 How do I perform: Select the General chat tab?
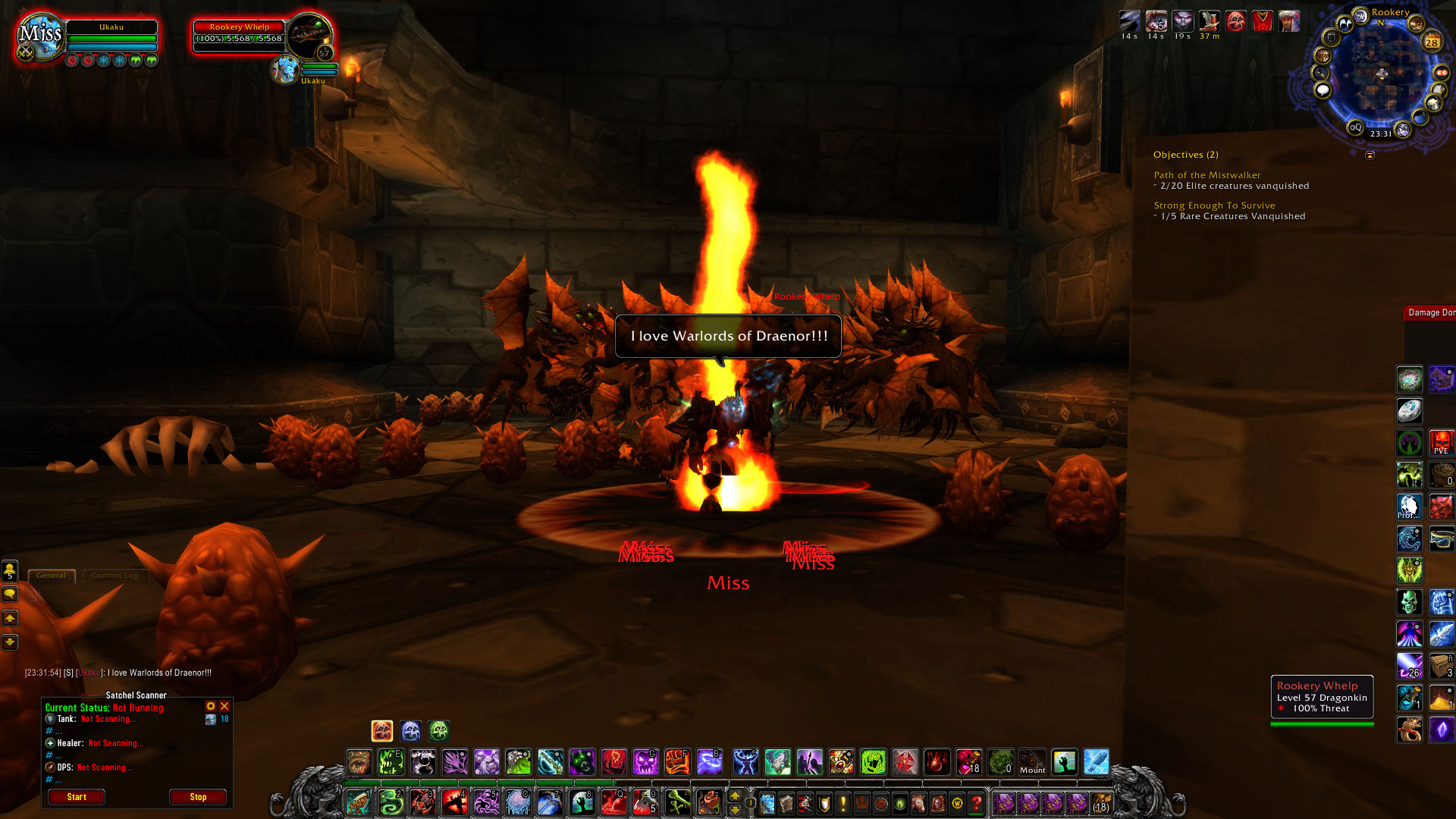tap(51, 576)
